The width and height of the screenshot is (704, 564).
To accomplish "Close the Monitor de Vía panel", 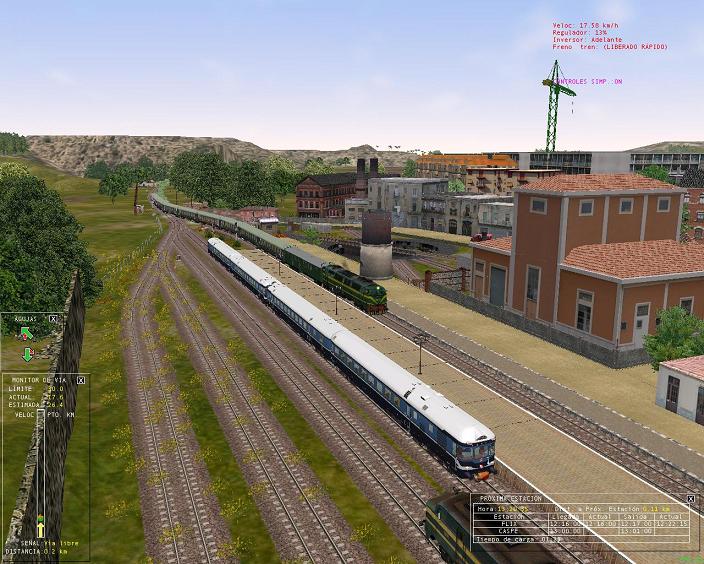I will point(81,380).
